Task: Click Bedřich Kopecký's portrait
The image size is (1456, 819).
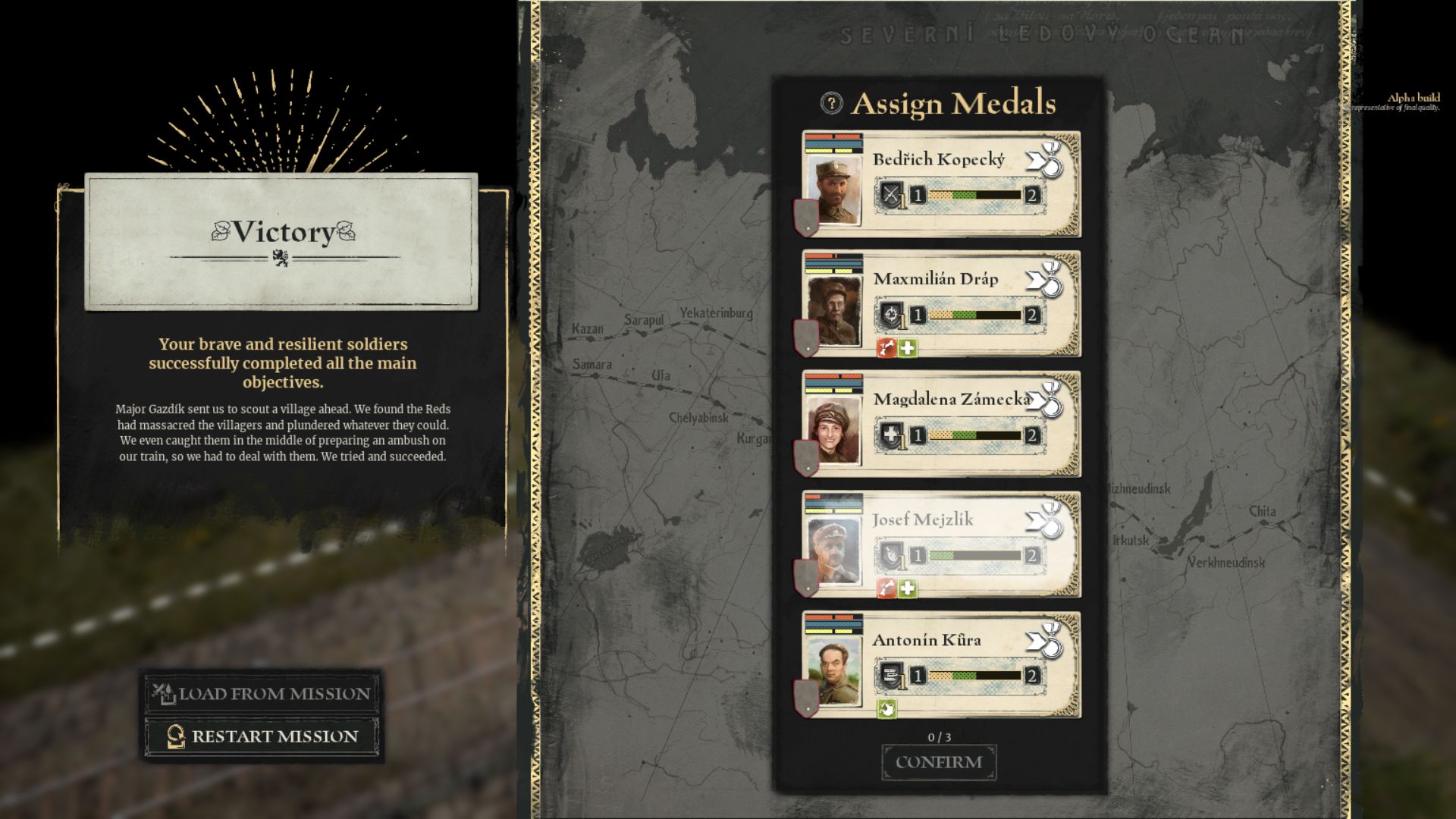Action: 834,190
